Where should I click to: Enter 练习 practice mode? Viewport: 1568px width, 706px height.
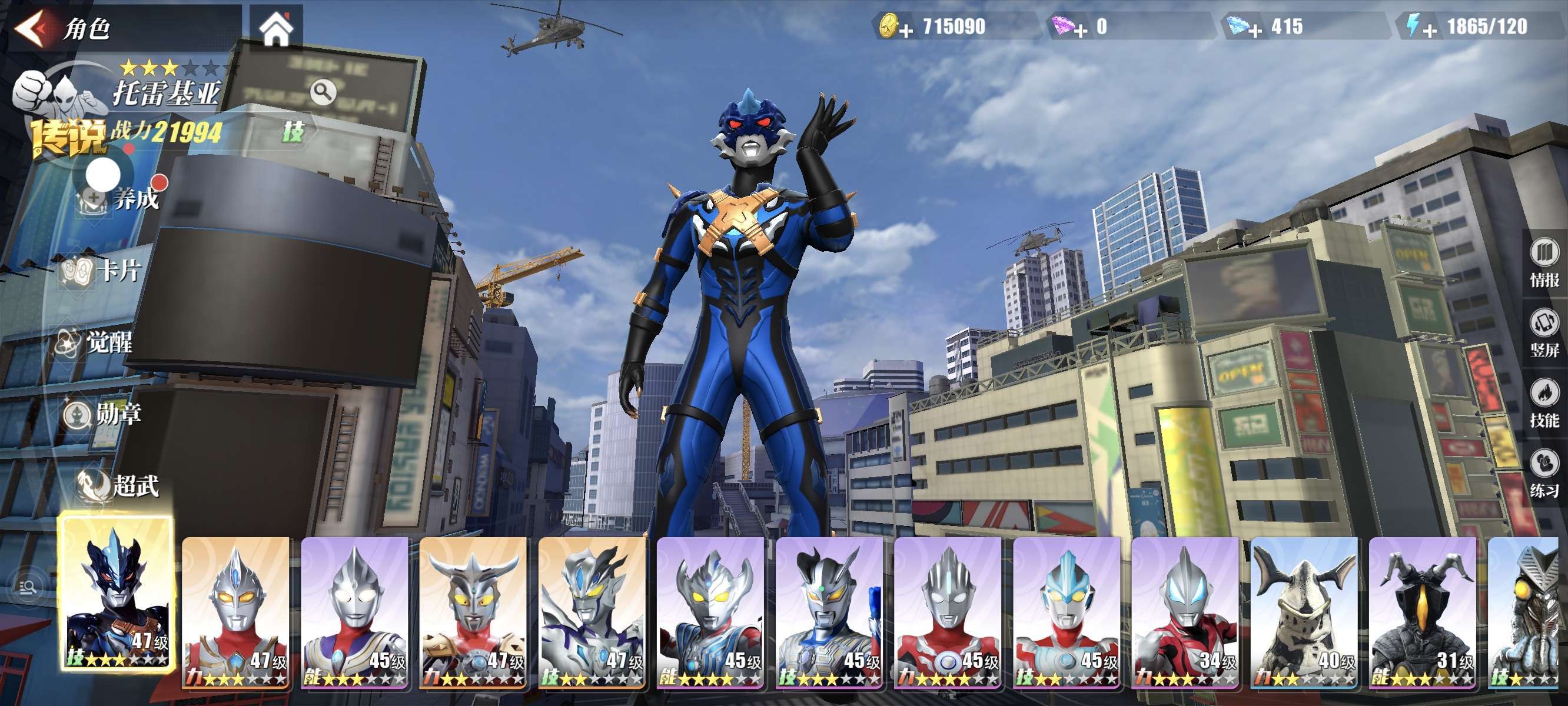pos(1544,473)
